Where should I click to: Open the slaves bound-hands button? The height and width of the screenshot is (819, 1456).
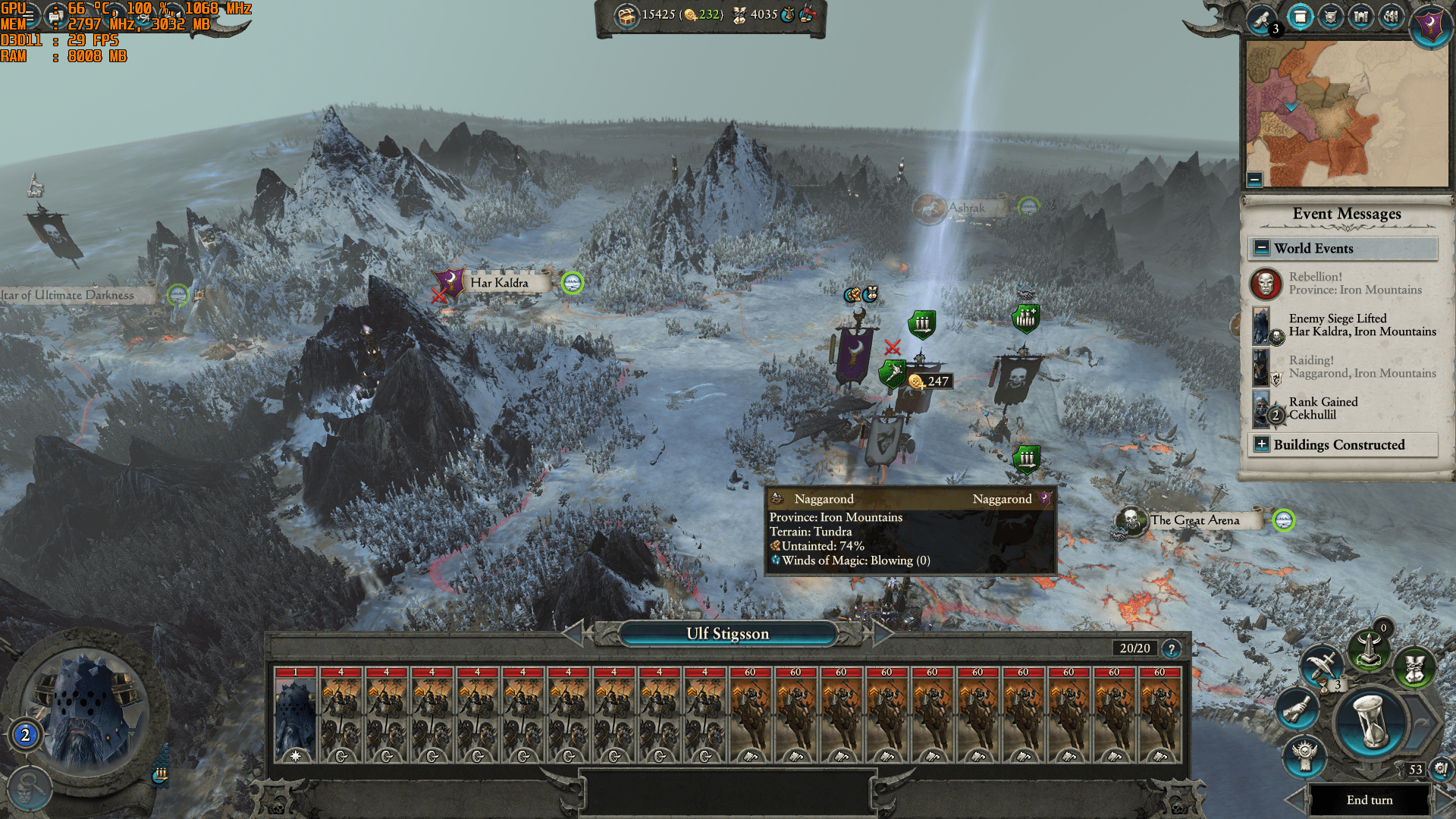[x=1414, y=669]
